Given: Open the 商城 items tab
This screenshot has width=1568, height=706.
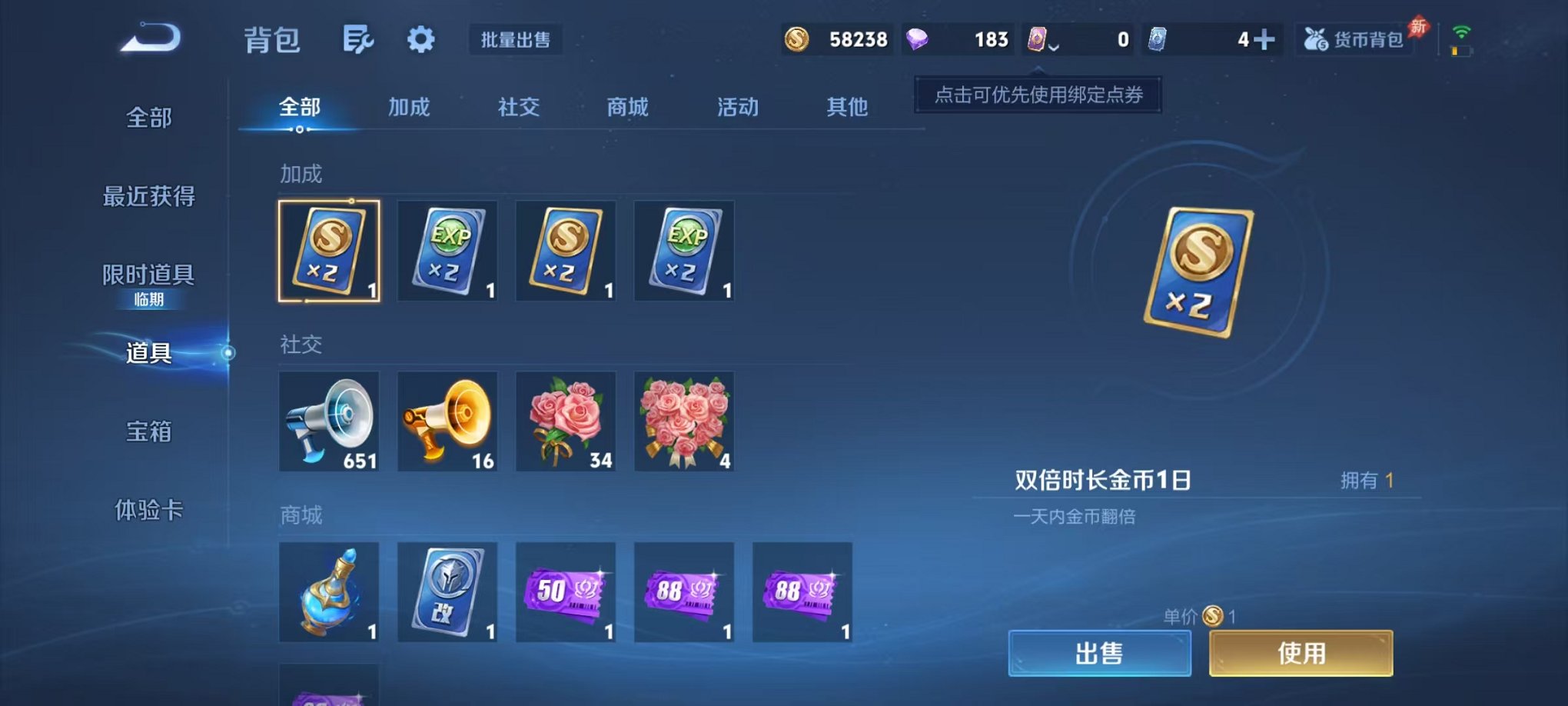Looking at the screenshot, I should coord(626,108).
